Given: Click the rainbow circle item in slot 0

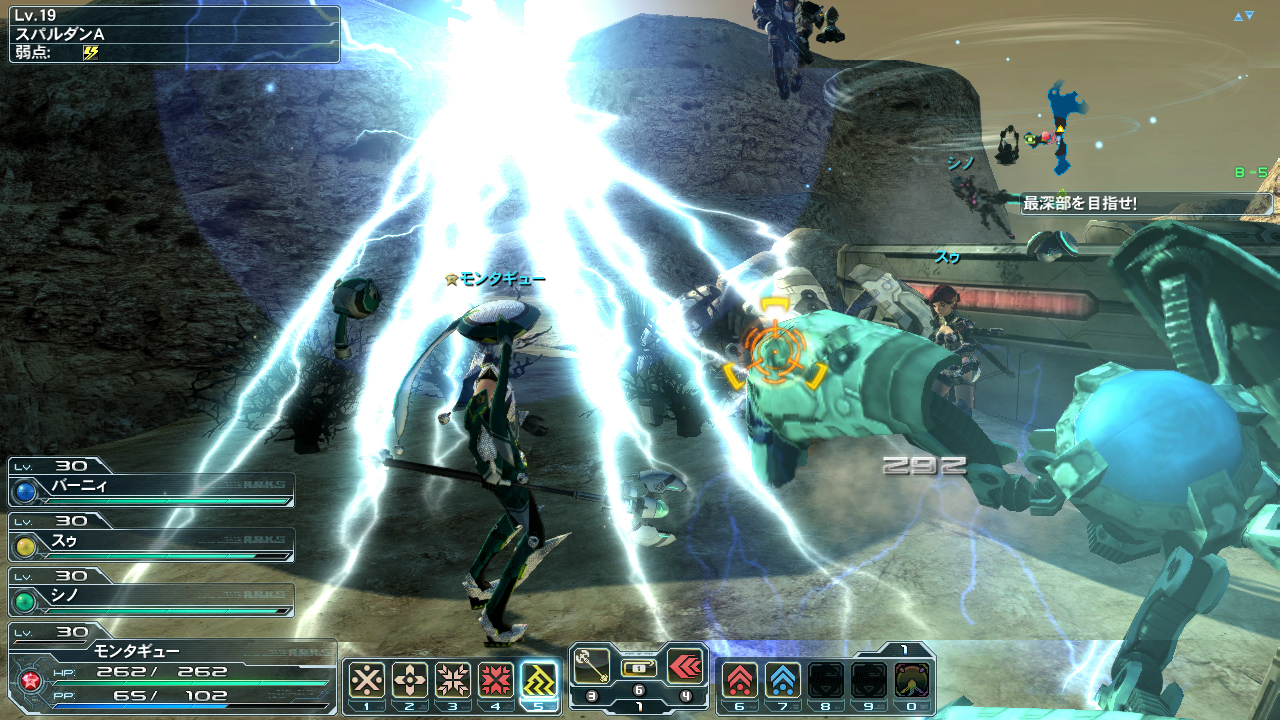Looking at the screenshot, I should pyautogui.click(x=912, y=680).
